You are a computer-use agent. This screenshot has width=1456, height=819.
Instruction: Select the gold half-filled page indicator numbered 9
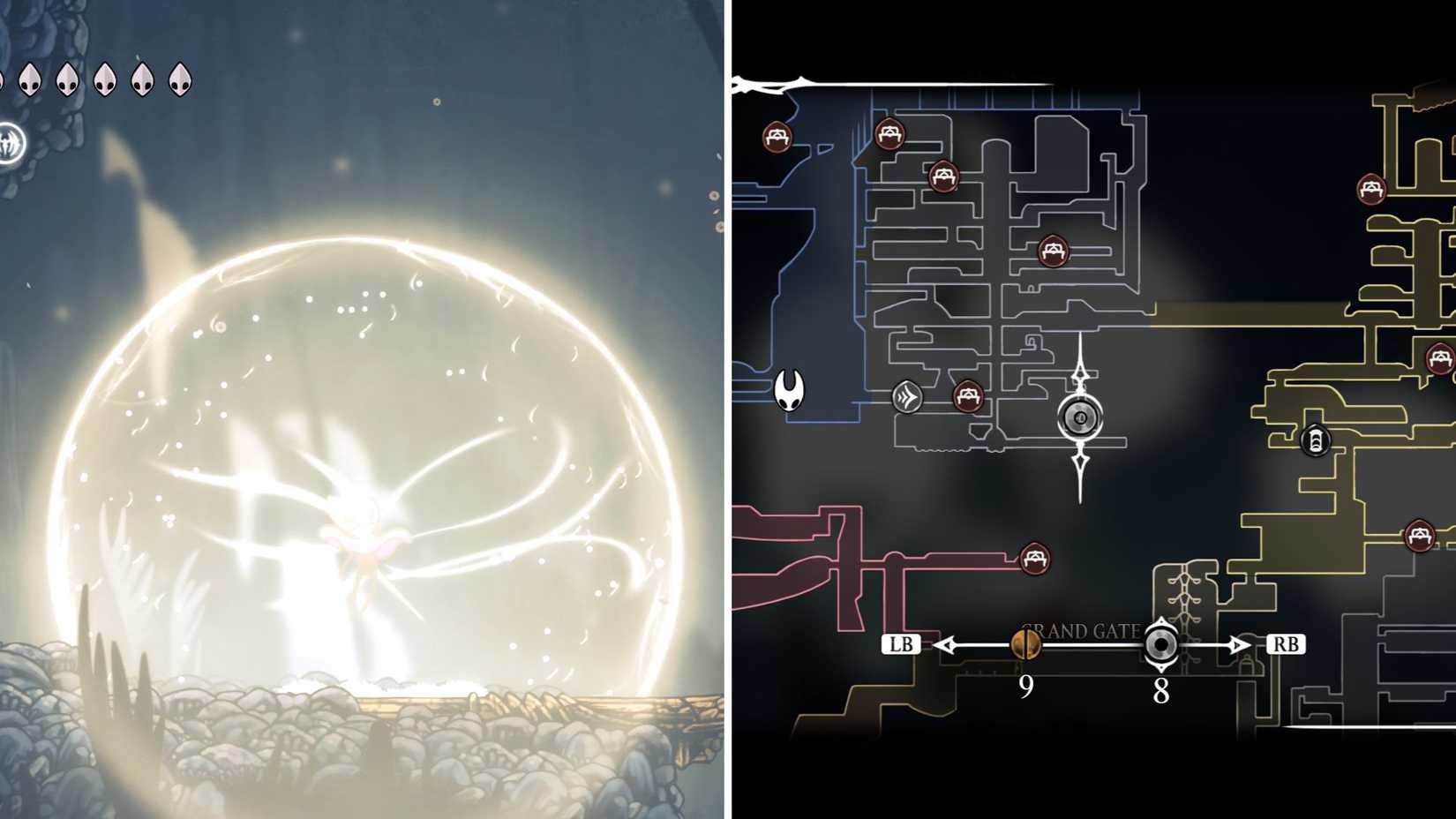(x=1027, y=645)
